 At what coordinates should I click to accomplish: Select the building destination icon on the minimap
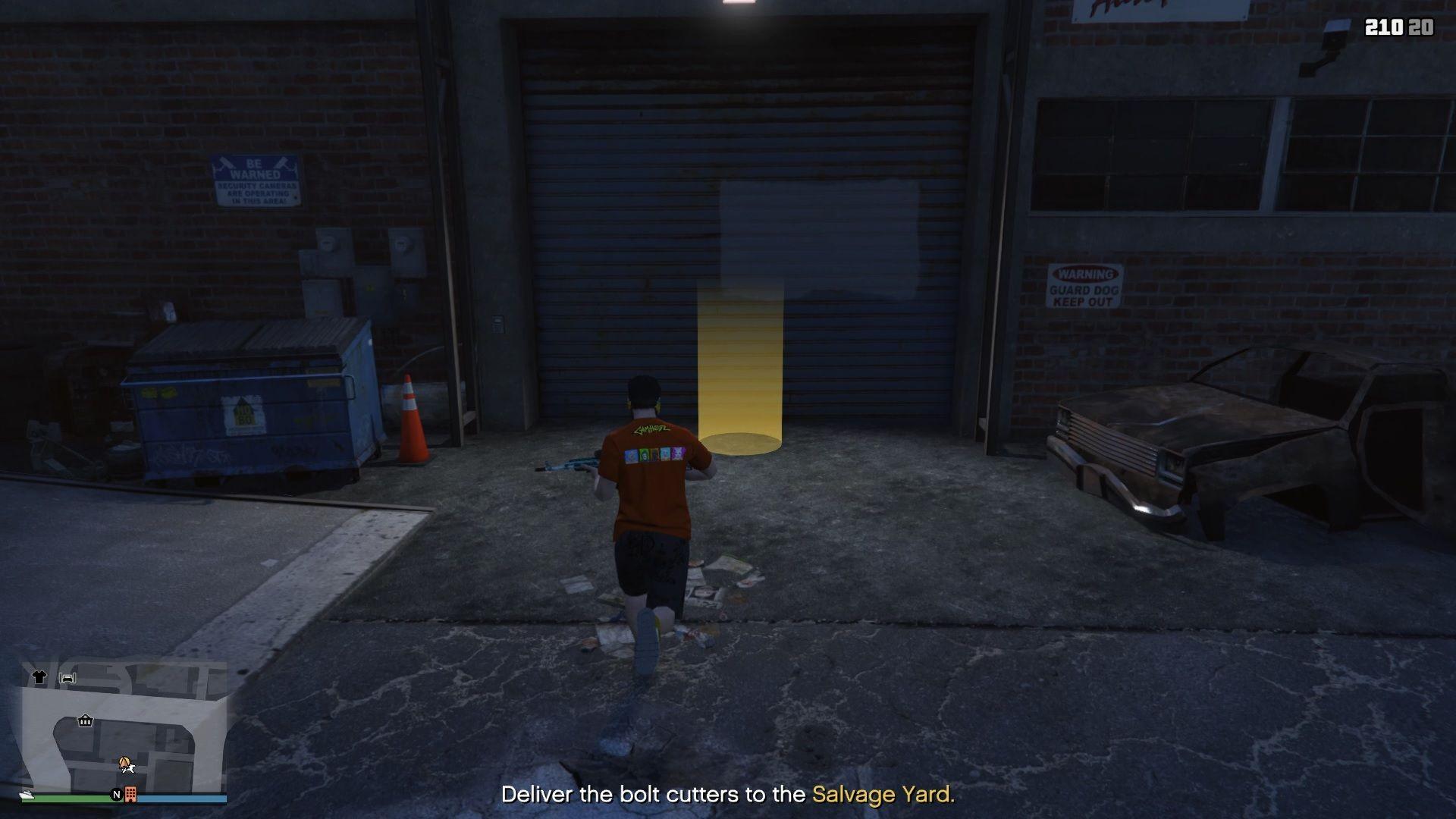(131, 795)
